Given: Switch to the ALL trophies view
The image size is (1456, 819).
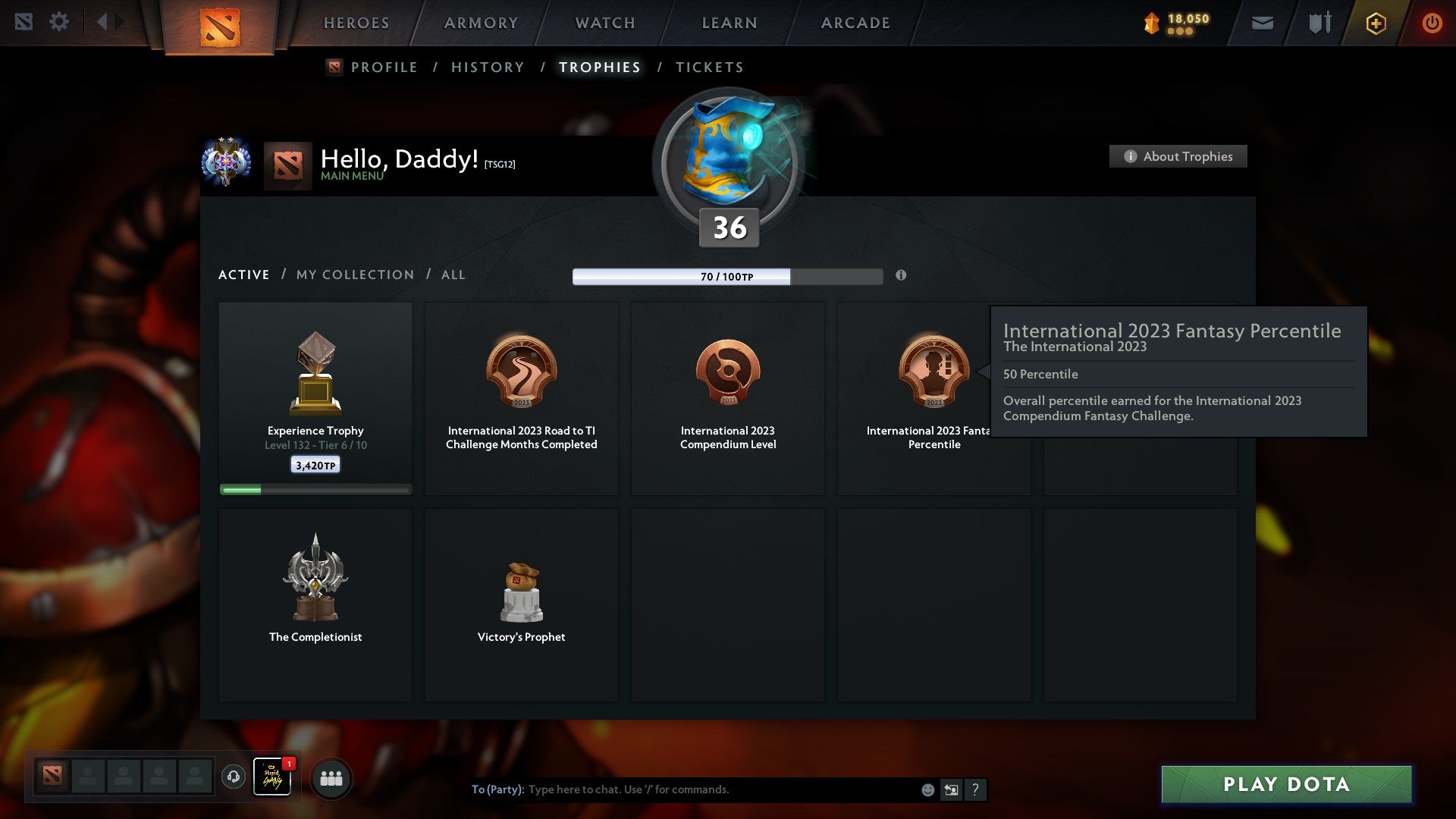Looking at the screenshot, I should pyautogui.click(x=453, y=275).
